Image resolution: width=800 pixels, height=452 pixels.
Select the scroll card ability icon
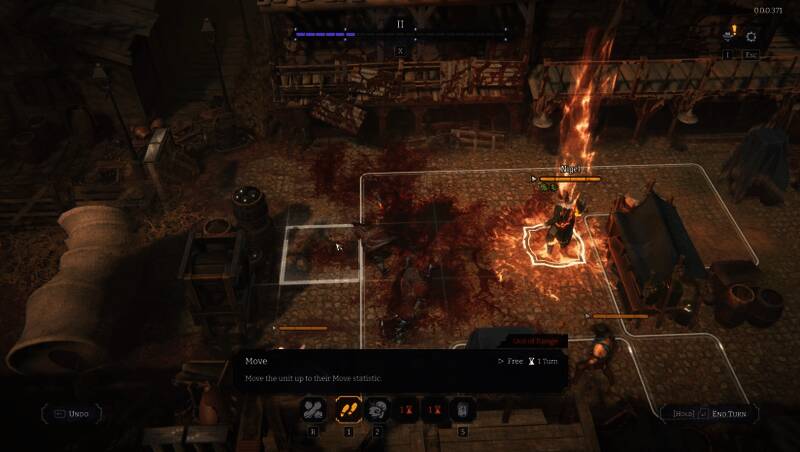[x=462, y=409]
